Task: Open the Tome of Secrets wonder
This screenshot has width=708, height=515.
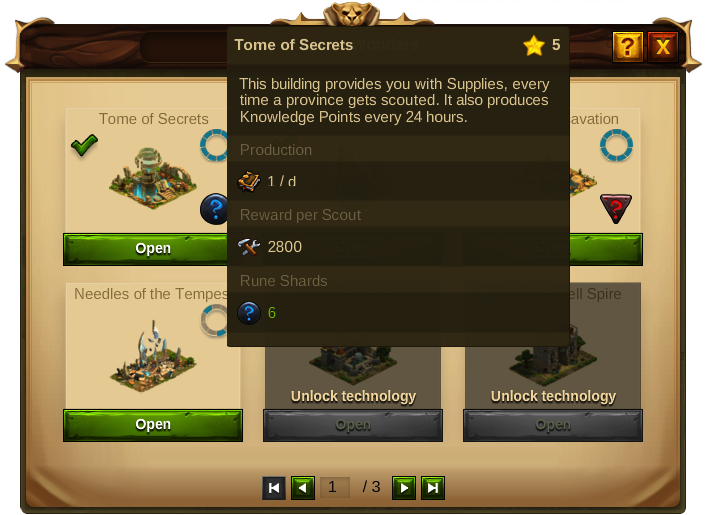Action: (153, 249)
